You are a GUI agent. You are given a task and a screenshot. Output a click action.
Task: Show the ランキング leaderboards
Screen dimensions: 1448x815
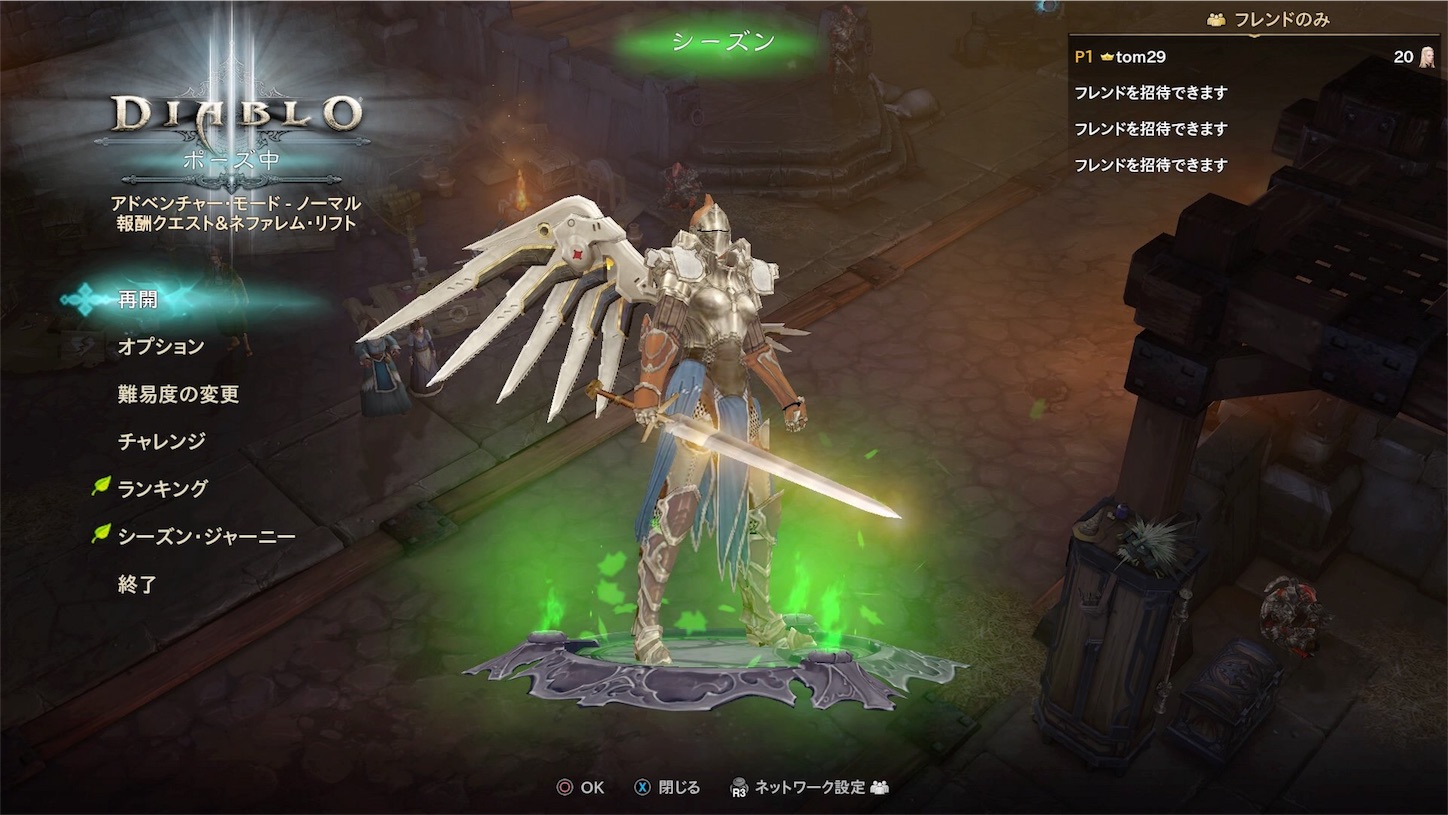coord(162,489)
